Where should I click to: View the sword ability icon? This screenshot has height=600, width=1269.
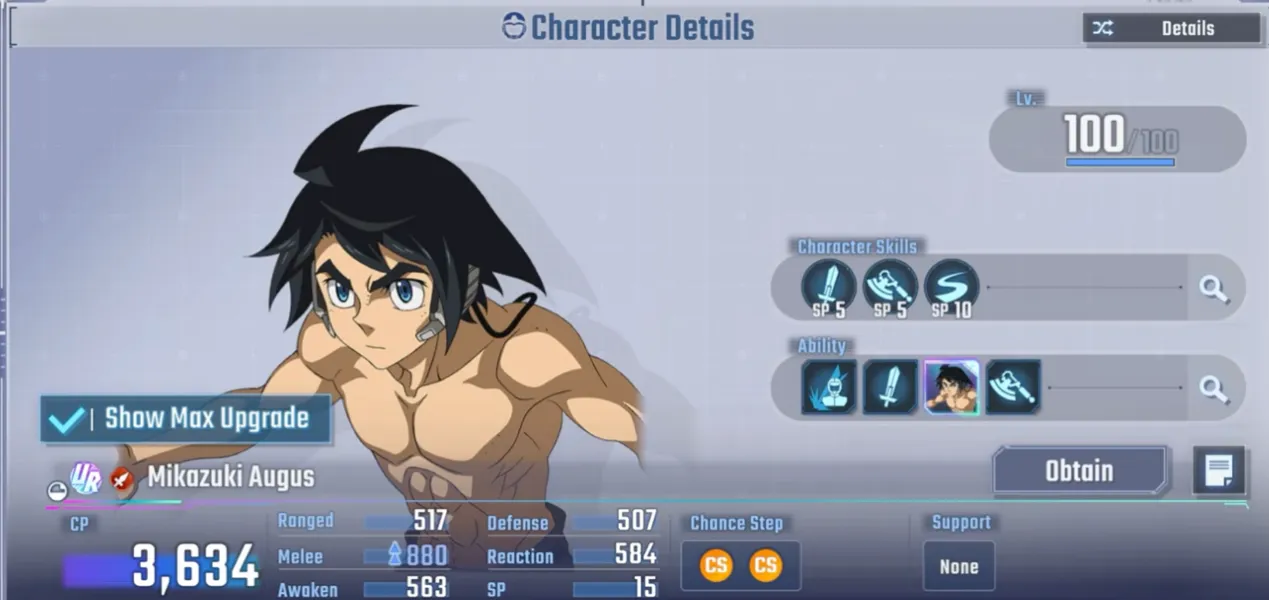(890, 388)
